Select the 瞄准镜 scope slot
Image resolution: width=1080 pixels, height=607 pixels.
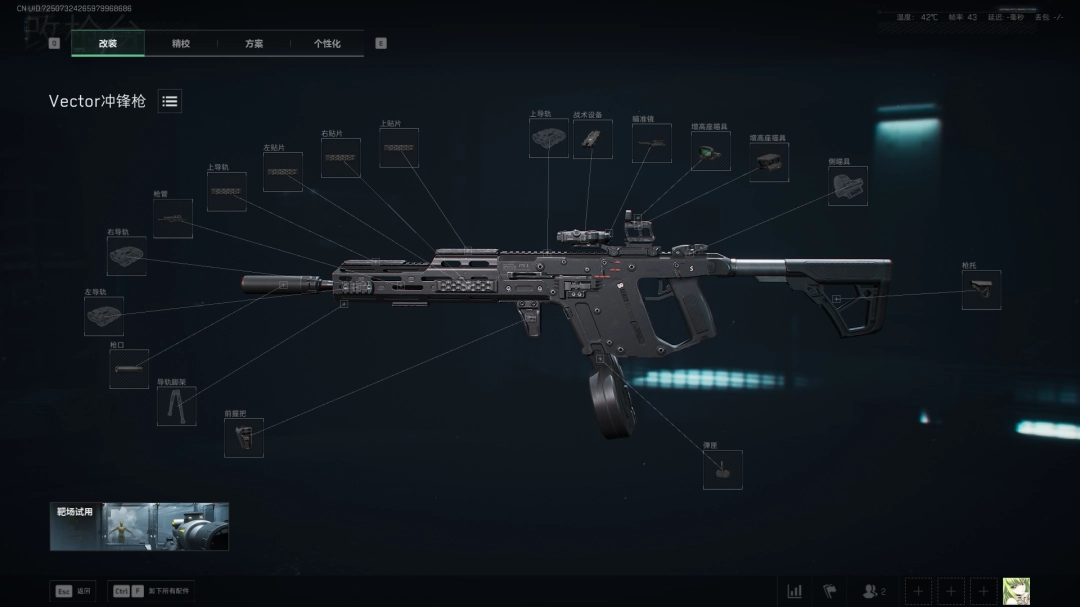point(652,143)
